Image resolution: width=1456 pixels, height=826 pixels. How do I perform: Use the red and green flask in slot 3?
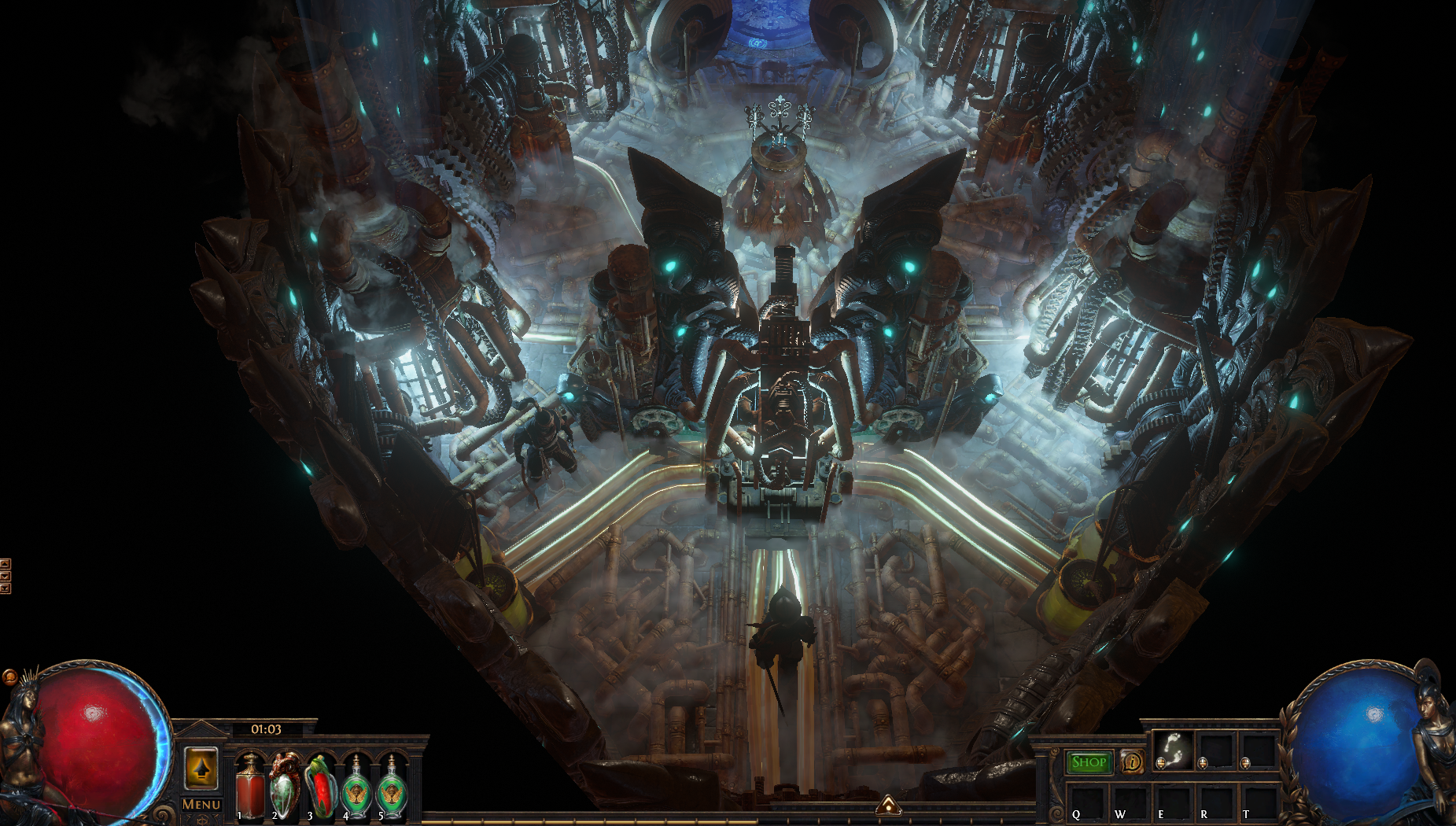(320, 787)
